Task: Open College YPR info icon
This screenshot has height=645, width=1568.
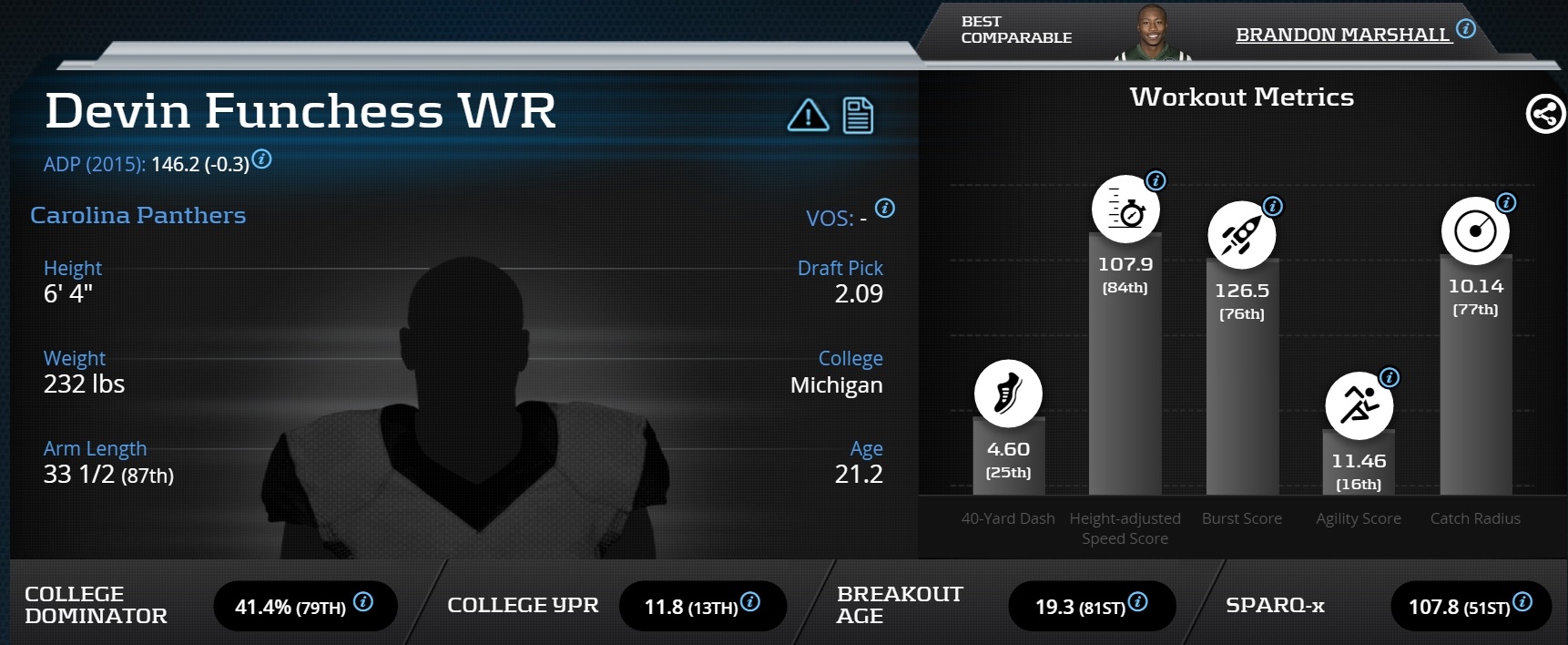Action: pyautogui.click(x=750, y=602)
